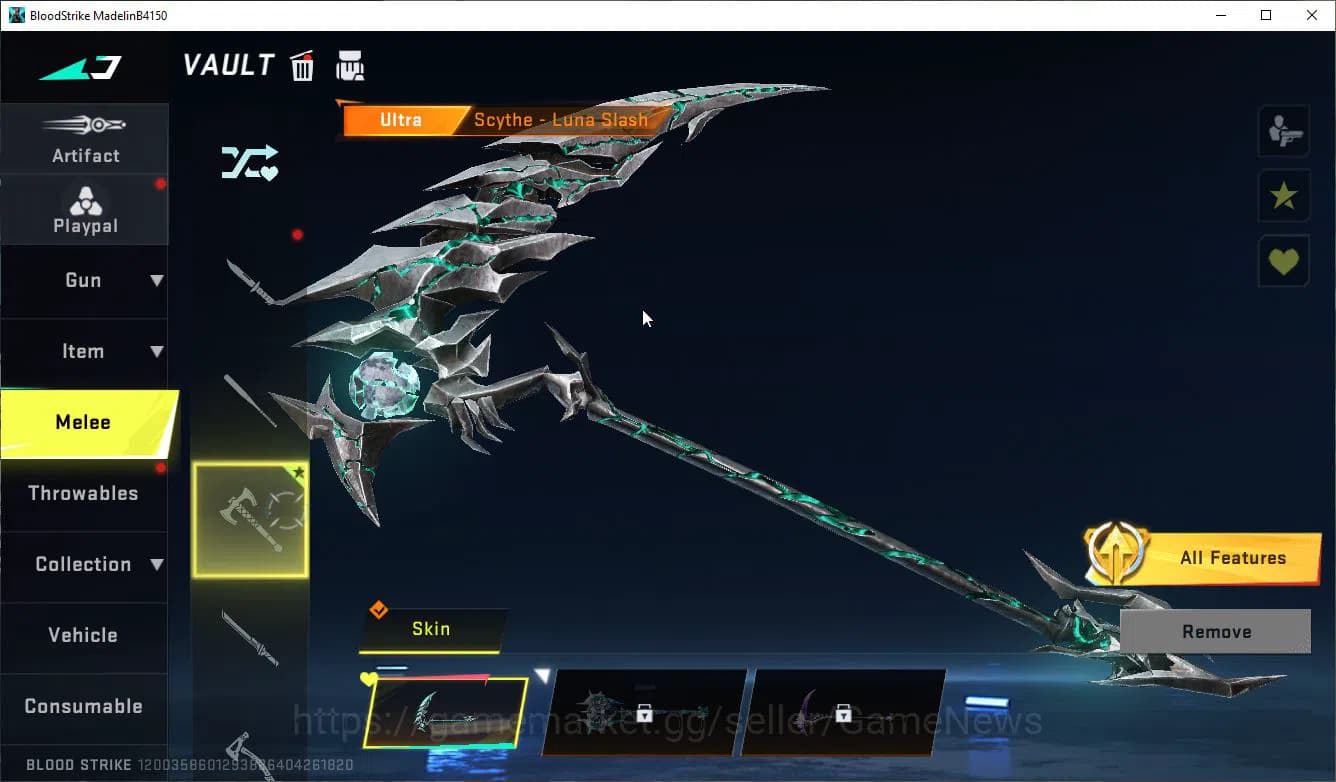Click the Skin label tab above the skin list
Viewport: 1336px width, 782px height.
(x=431, y=629)
